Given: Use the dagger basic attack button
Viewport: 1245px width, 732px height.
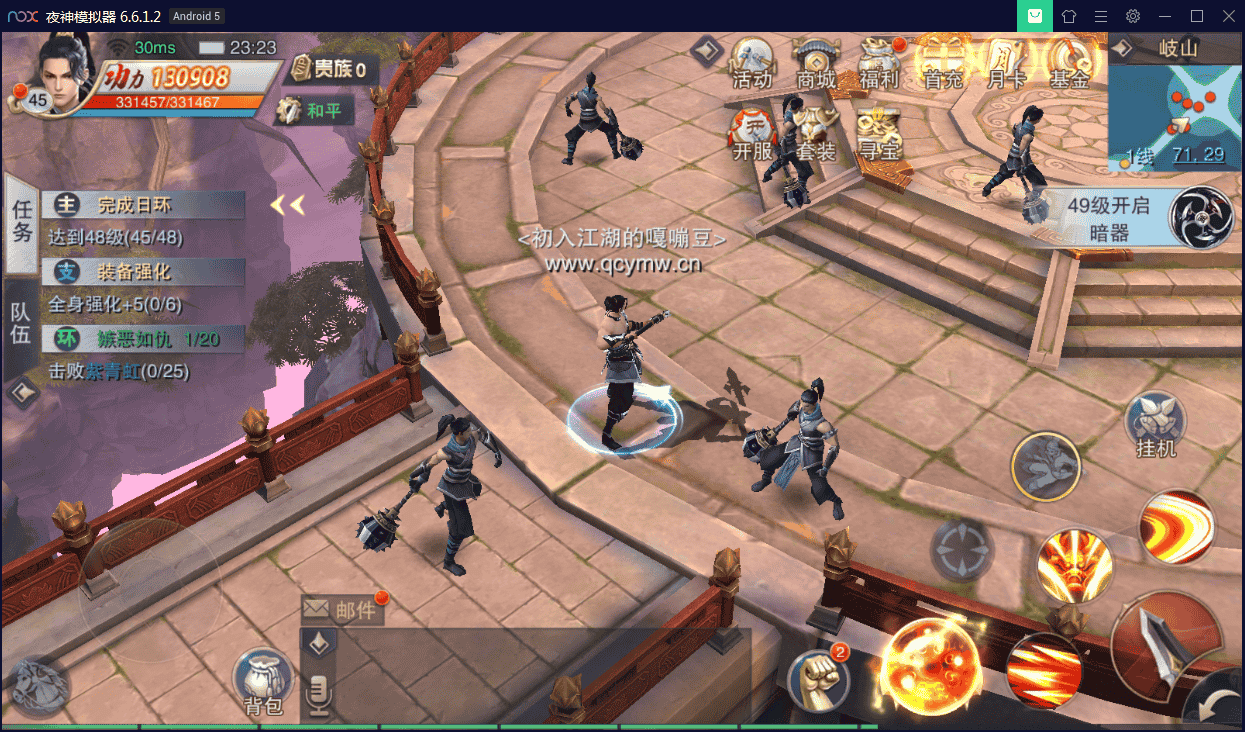Looking at the screenshot, I should pos(1166,639).
